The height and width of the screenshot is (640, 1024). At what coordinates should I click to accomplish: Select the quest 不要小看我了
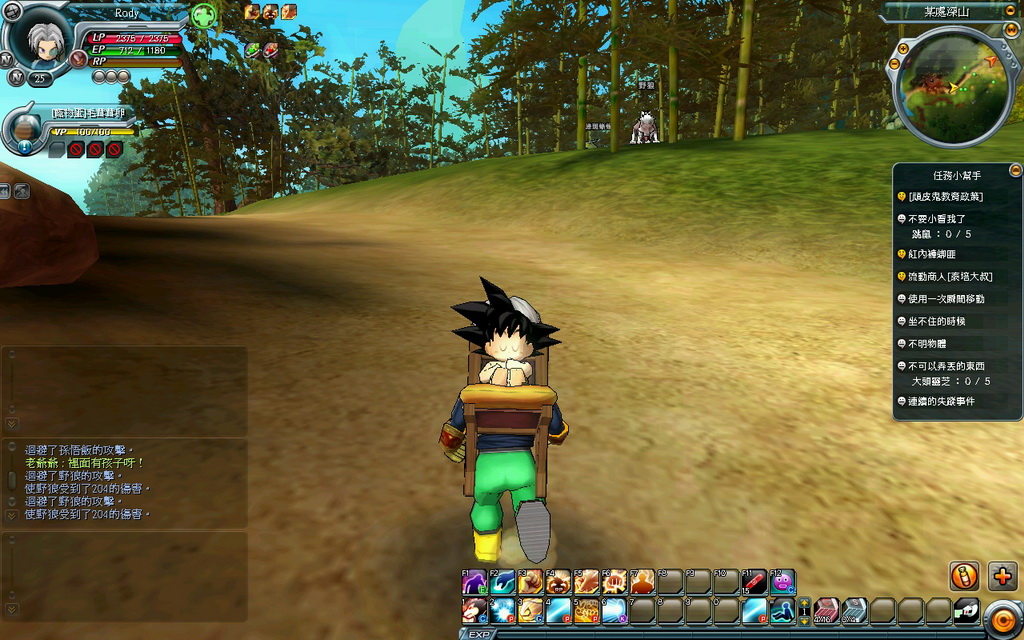click(937, 218)
